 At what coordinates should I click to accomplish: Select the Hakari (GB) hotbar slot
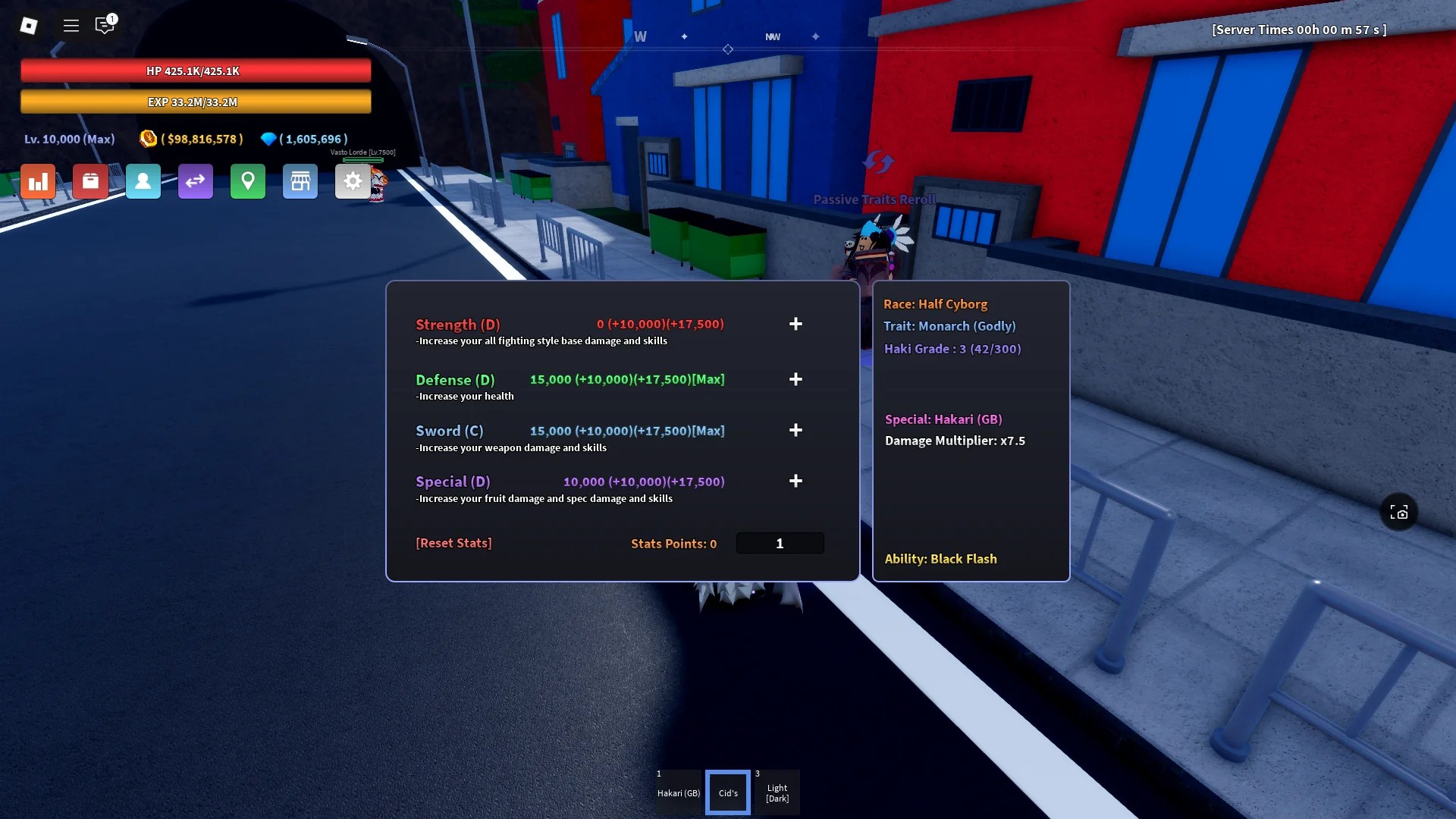click(678, 791)
